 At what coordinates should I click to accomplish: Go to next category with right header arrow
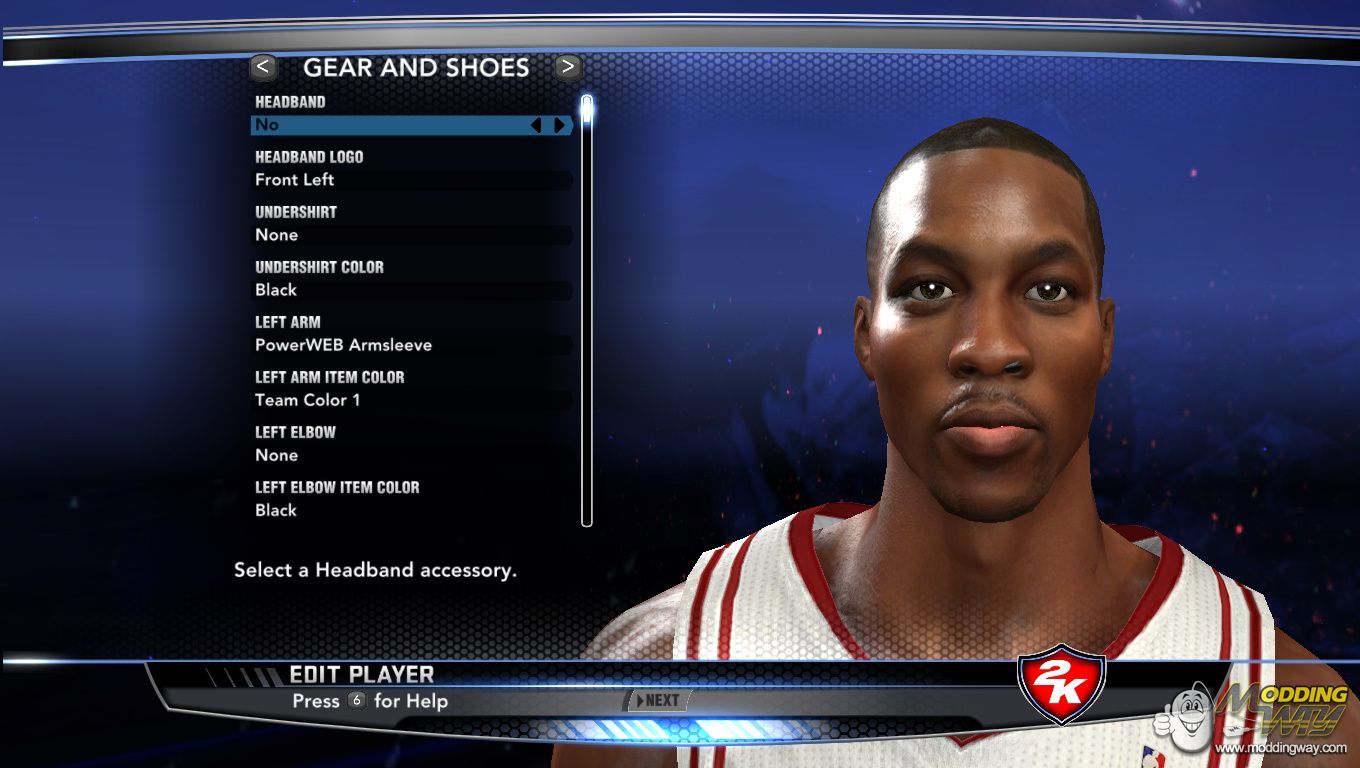click(x=568, y=67)
